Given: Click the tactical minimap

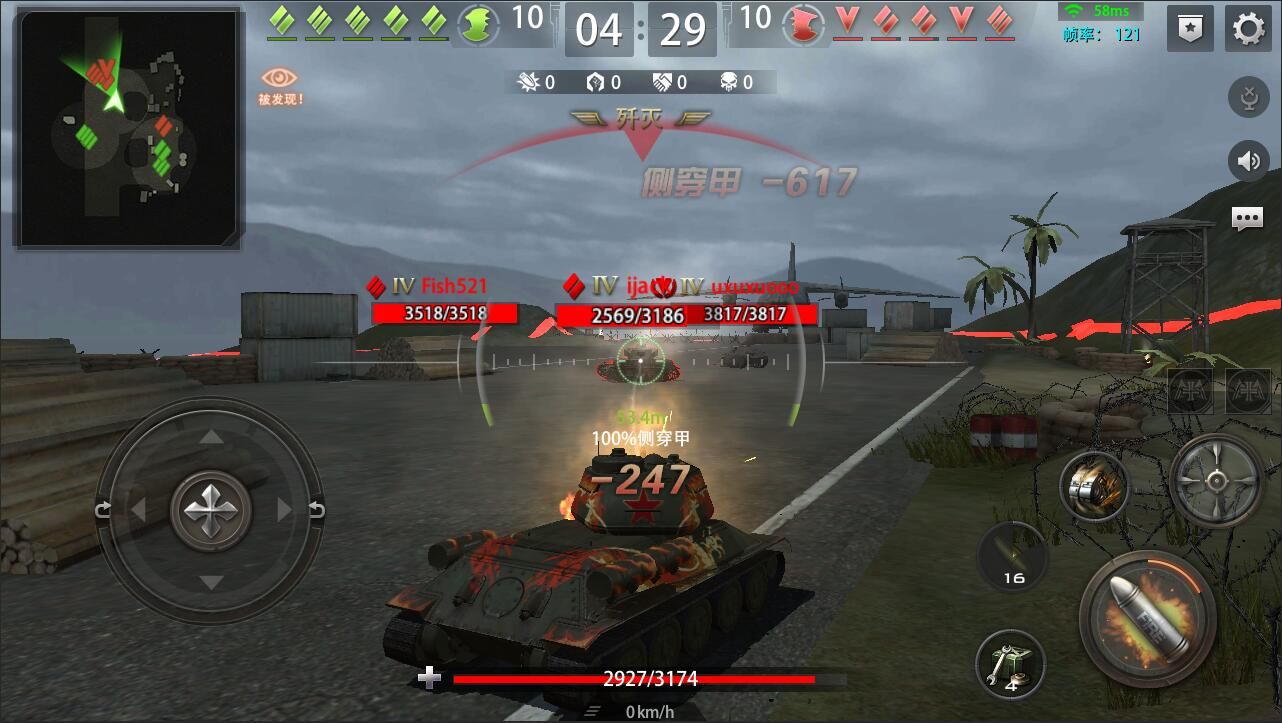Looking at the screenshot, I should (127, 128).
